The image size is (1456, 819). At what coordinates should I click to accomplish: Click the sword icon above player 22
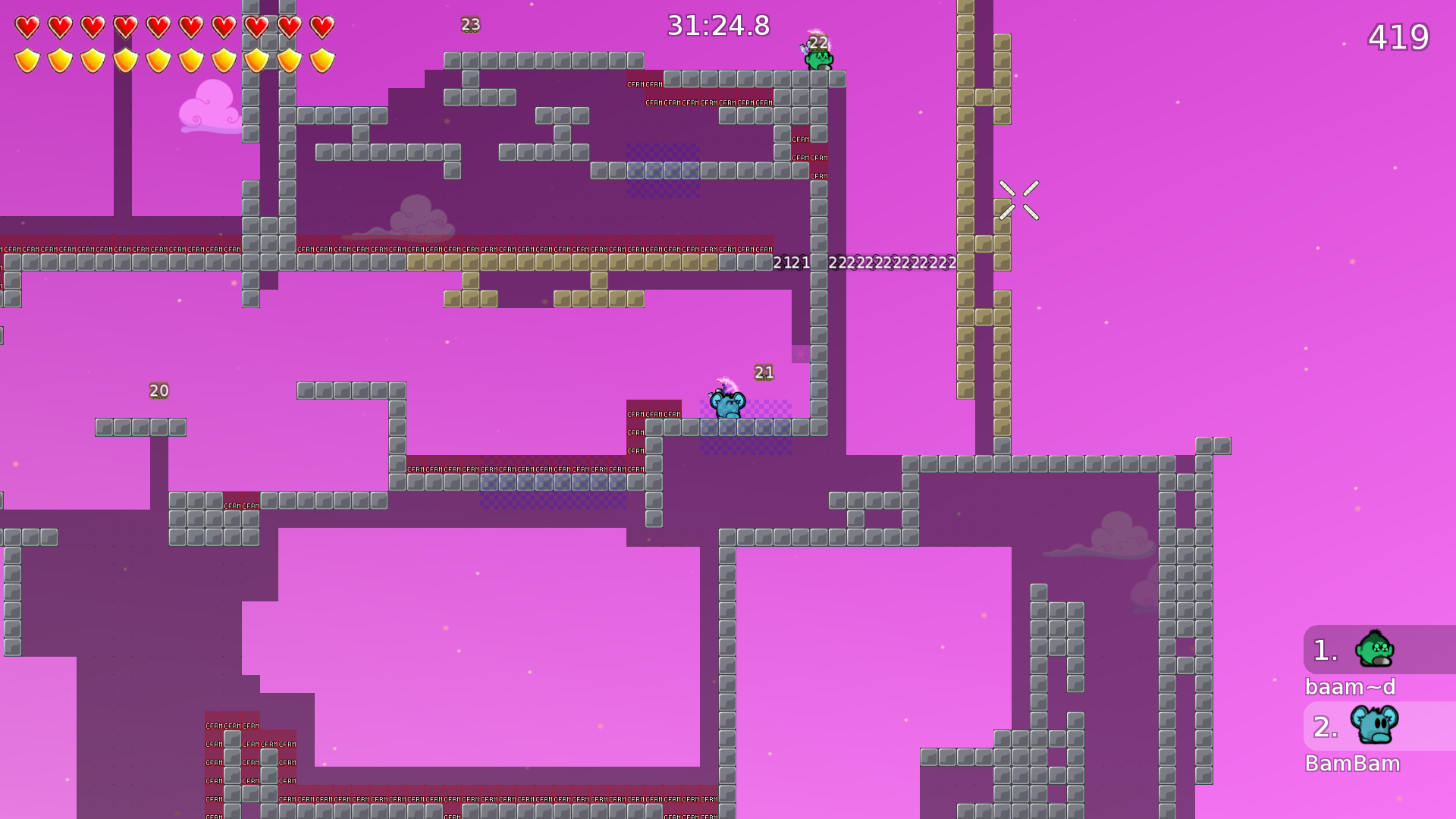[x=805, y=47]
